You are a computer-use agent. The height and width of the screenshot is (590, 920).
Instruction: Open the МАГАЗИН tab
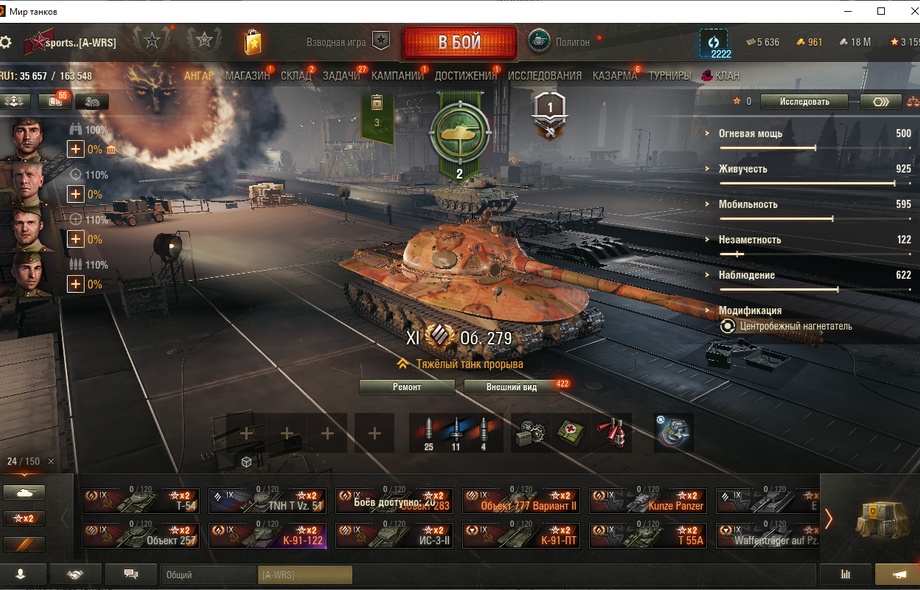(x=246, y=76)
